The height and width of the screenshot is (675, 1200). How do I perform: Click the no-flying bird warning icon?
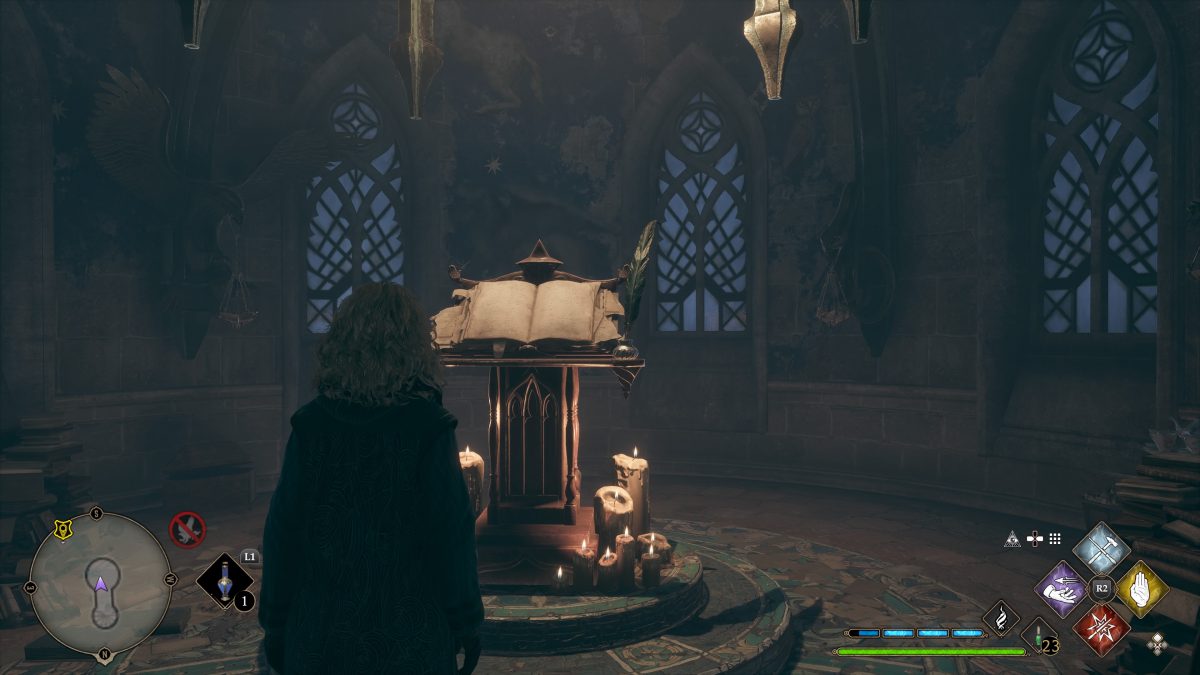pyautogui.click(x=187, y=528)
